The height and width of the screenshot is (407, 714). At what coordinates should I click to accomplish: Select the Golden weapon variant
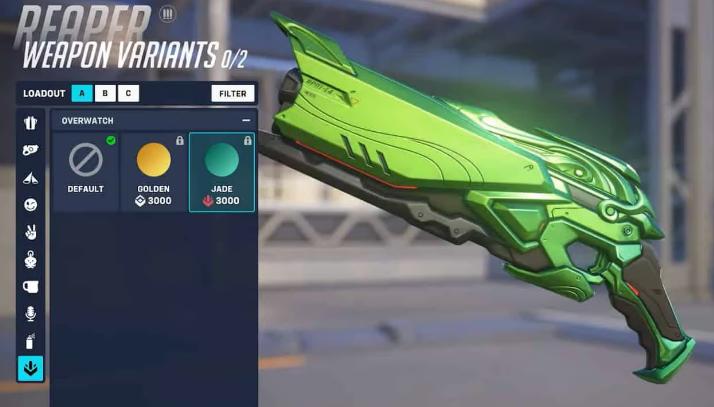[x=154, y=171]
